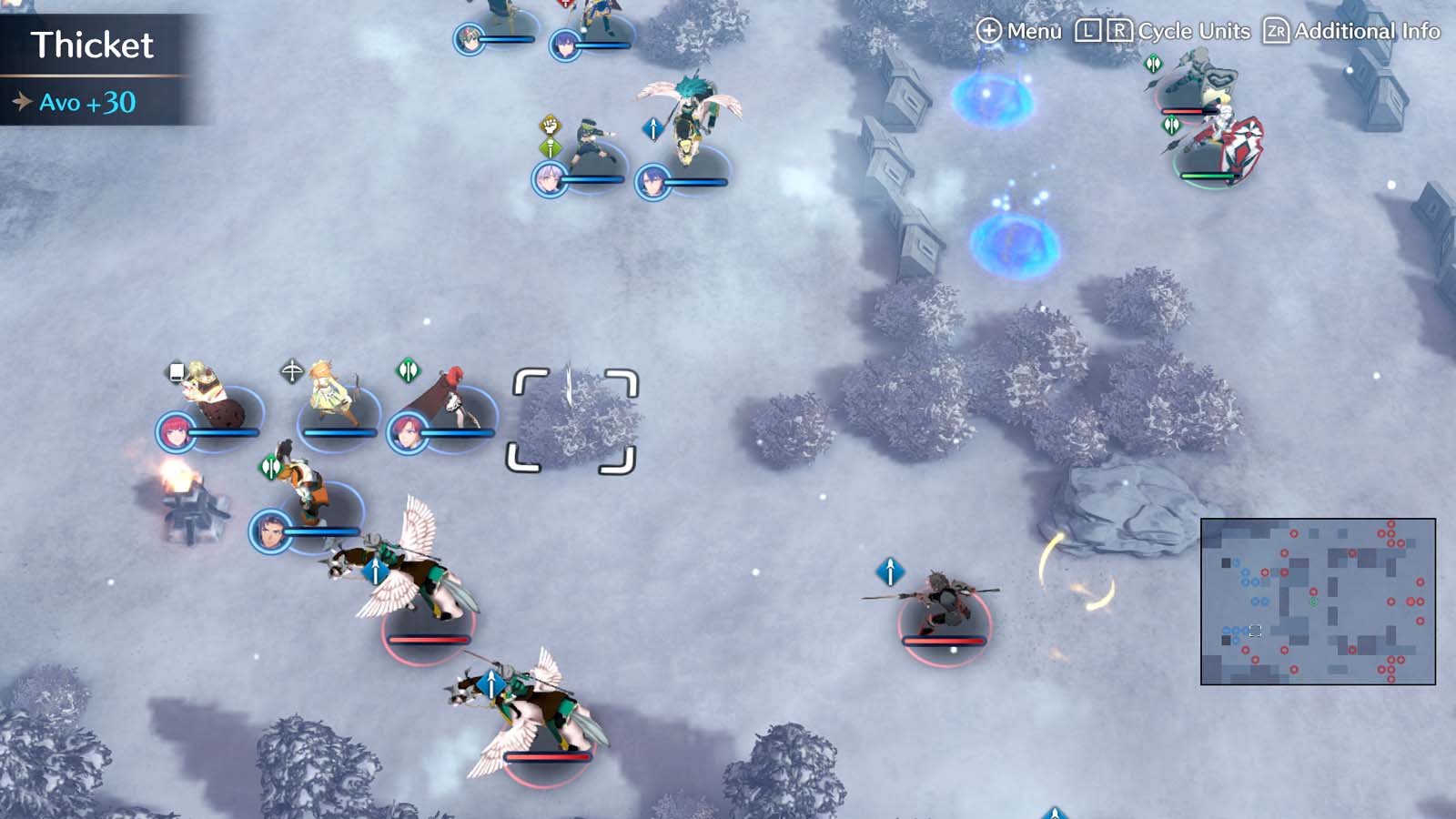Viewport: 1456px width, 819px height.
Task: Click the R button indicator to cycle units
Action: pos(1121,30)
